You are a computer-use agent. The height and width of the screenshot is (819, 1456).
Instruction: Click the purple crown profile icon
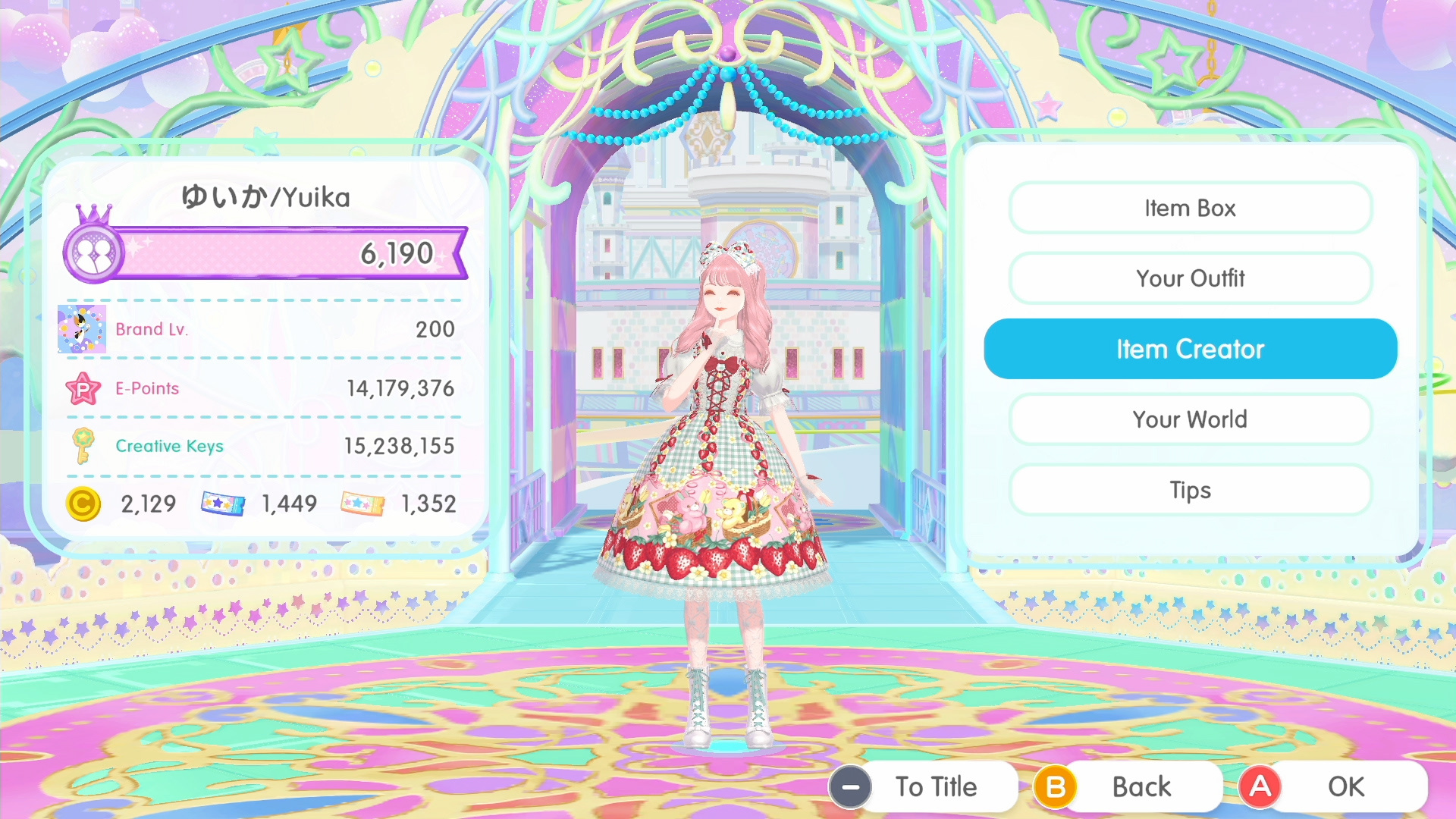(93, 252)
